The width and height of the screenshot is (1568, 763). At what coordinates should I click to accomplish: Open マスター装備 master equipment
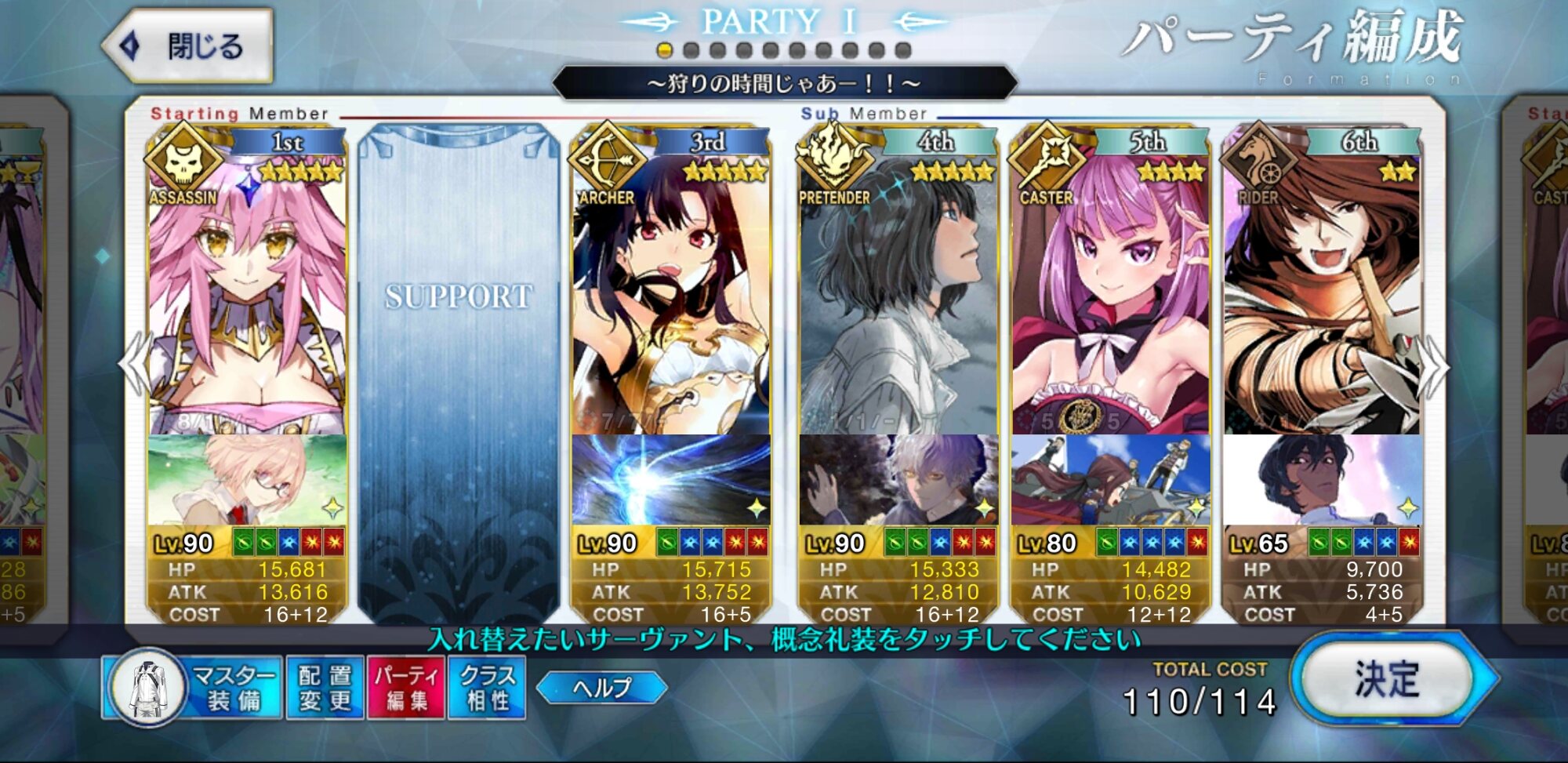click(193, 688)
